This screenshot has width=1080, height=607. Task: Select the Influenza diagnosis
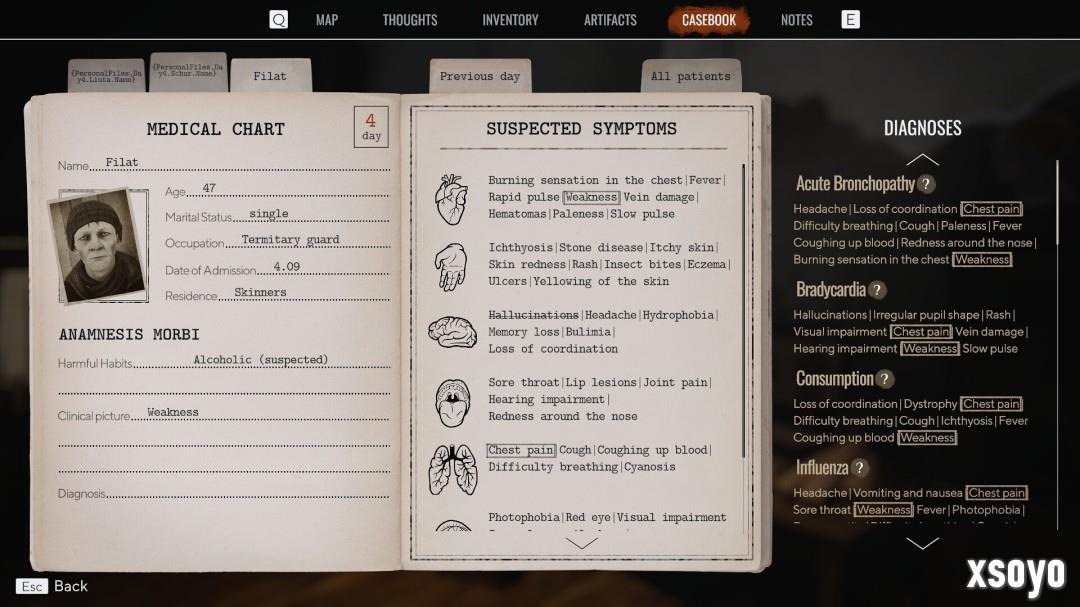821,468
